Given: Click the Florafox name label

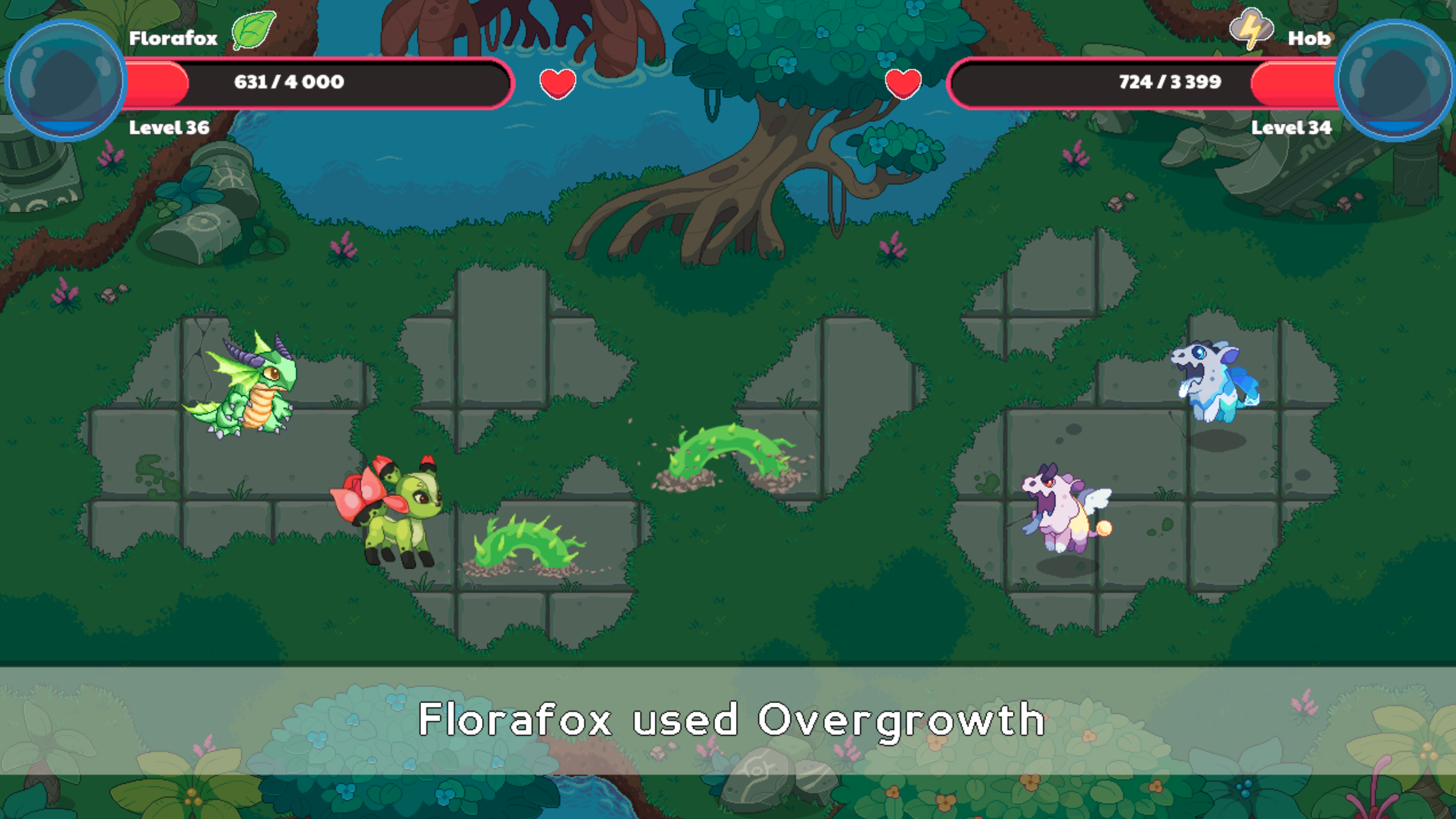Looking at the screenshot, I should [x=172, y=37].
